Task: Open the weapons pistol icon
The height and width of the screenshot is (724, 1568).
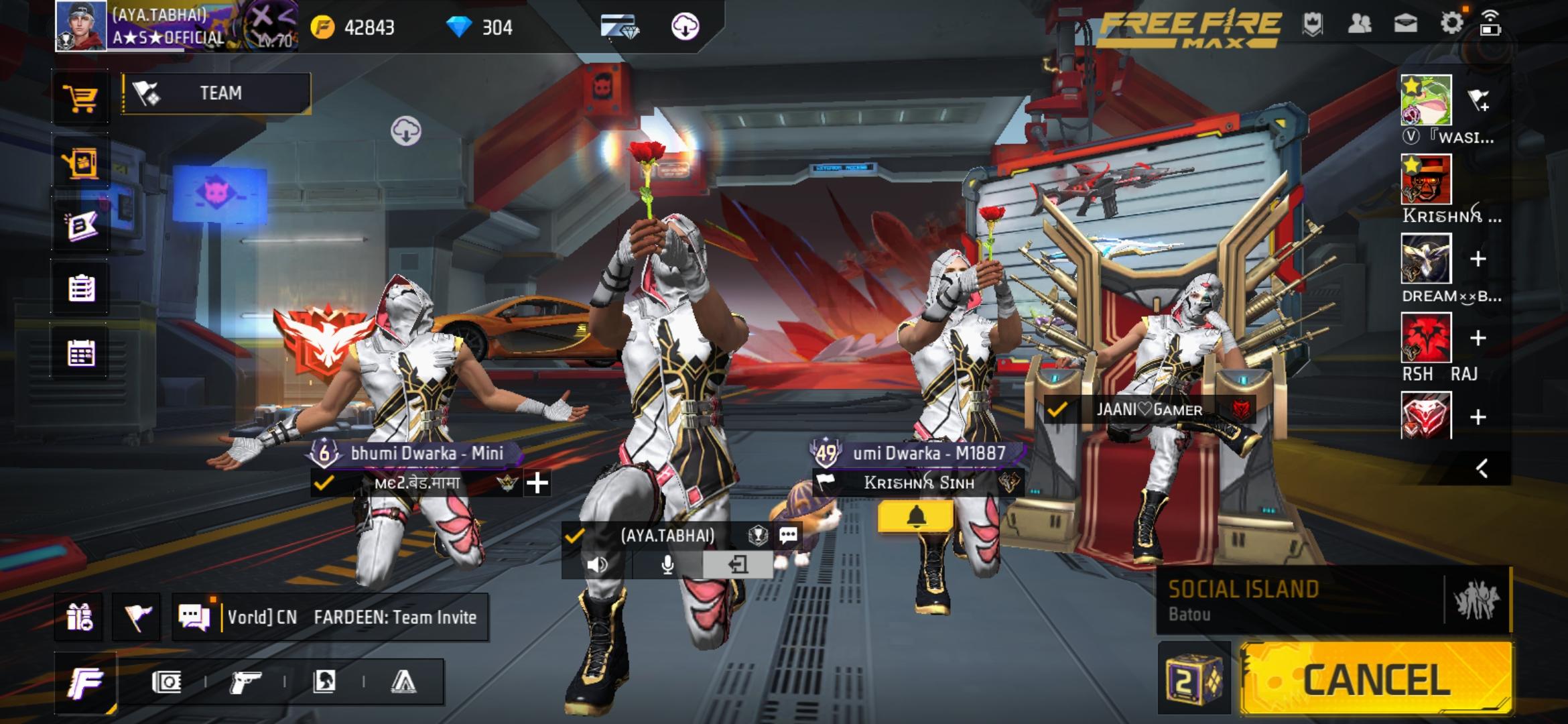Action: coord(245,682)
